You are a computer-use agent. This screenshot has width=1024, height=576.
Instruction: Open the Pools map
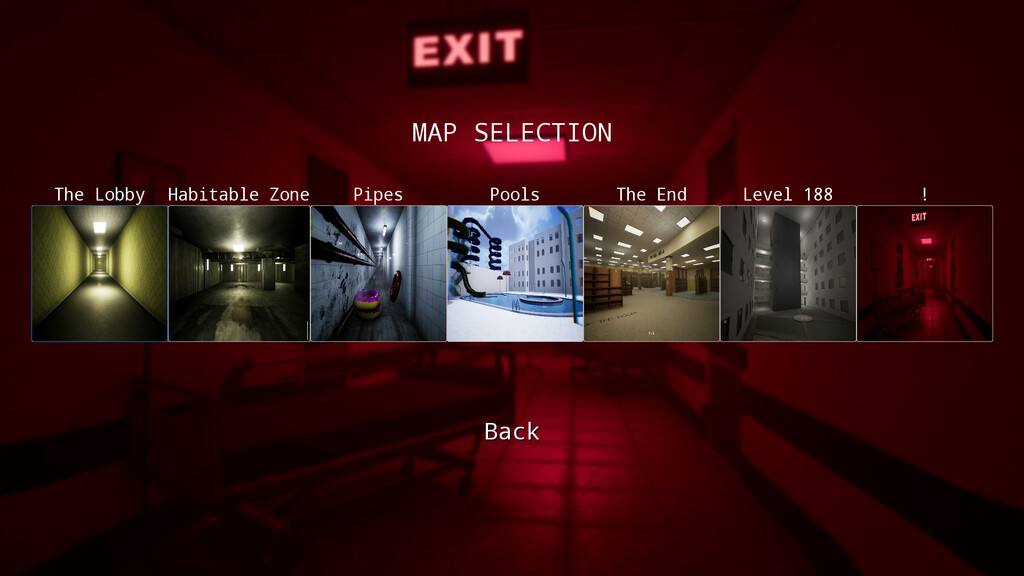pyautogui.click(x=515, y=273)
